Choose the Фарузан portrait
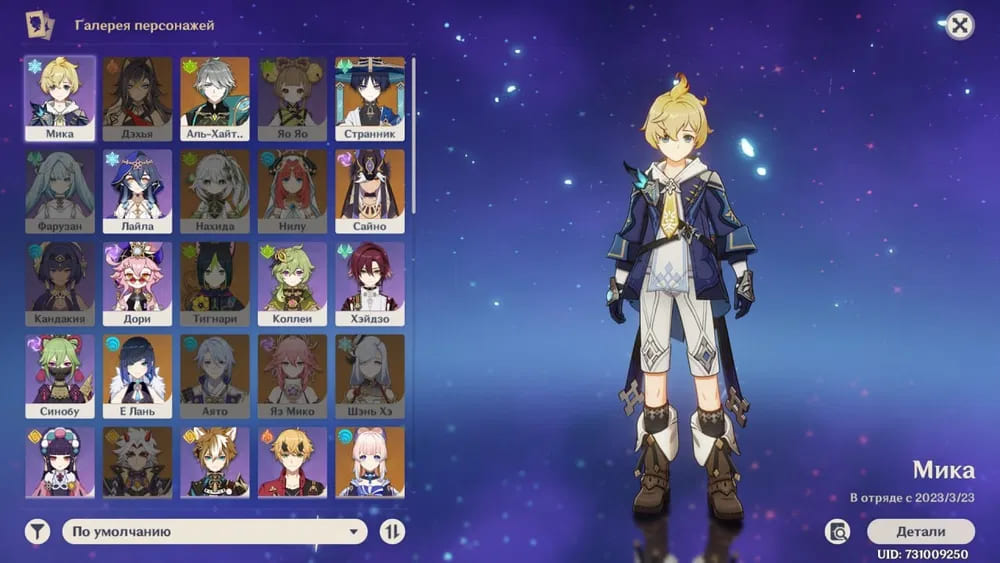 tap(60, 190)
